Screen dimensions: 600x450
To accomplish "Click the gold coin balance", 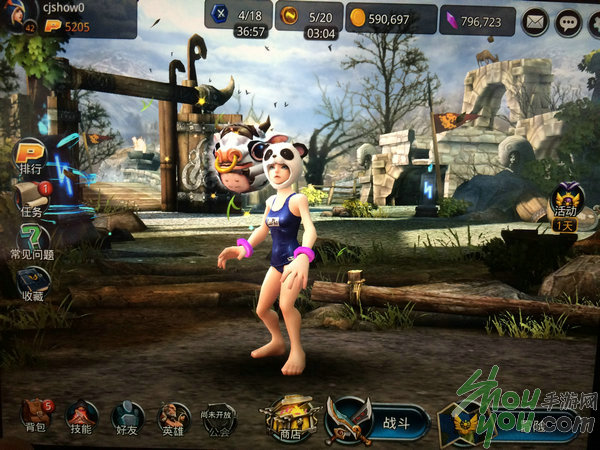I will click(391, 18).
